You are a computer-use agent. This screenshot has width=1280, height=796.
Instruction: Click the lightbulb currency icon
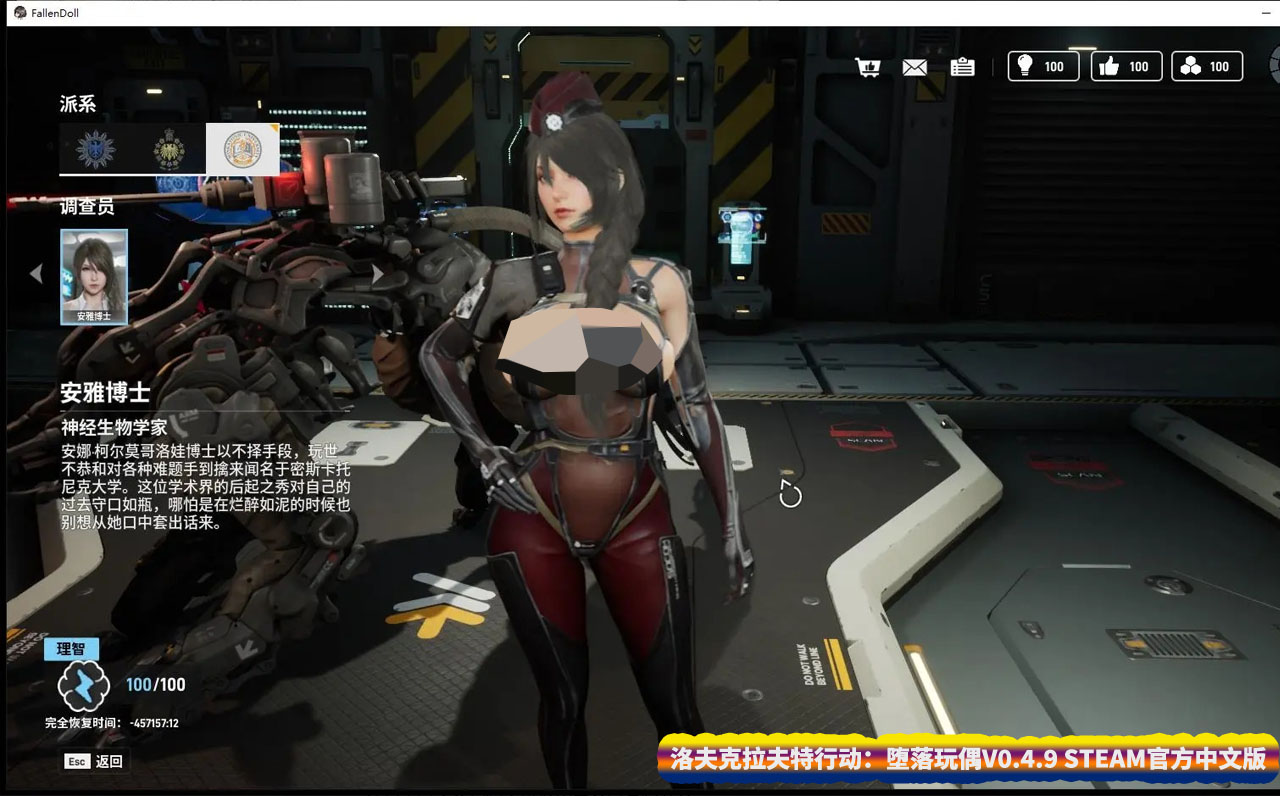[1023, 66]
